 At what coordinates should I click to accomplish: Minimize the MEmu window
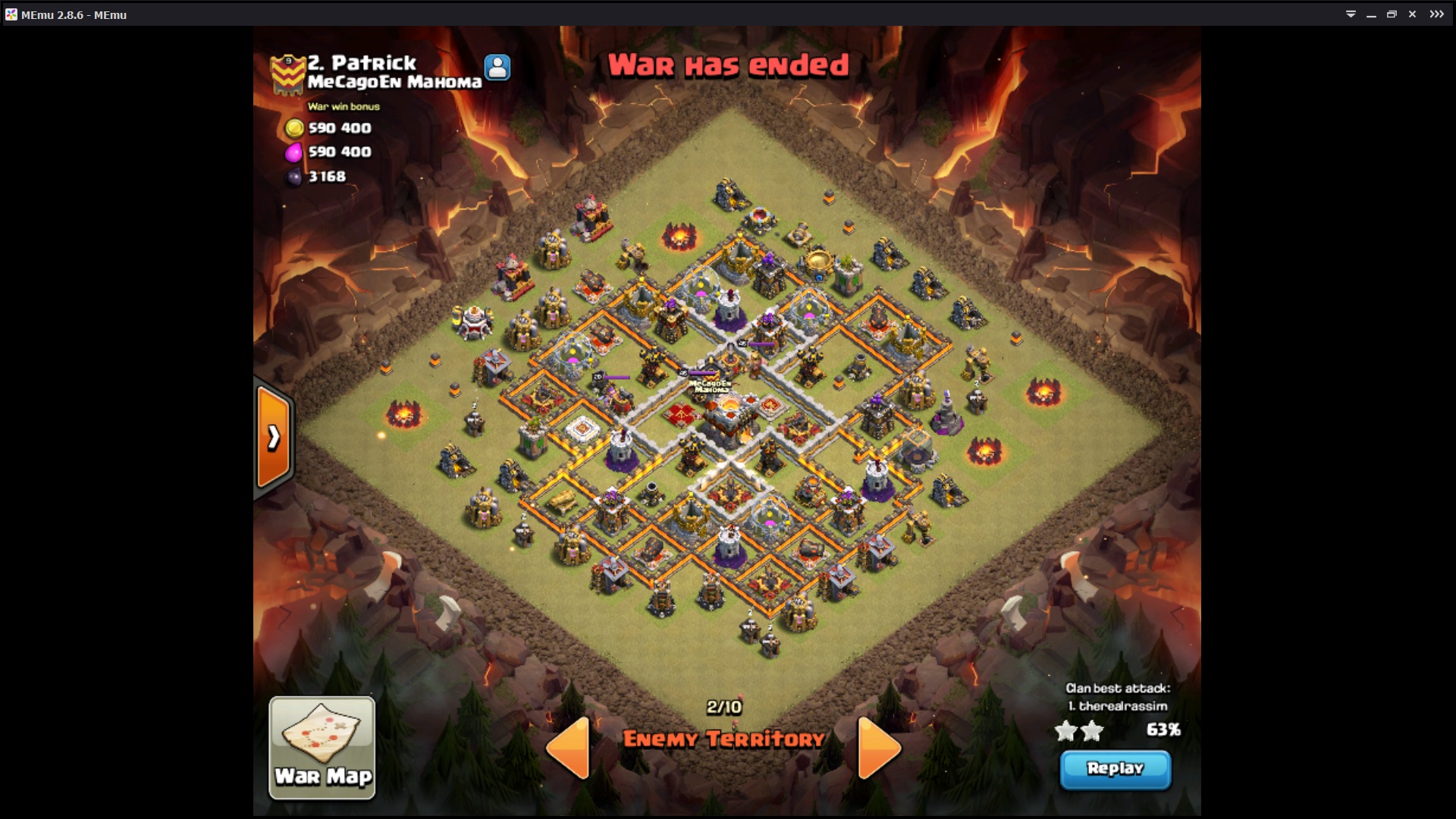click(1371, 14)
